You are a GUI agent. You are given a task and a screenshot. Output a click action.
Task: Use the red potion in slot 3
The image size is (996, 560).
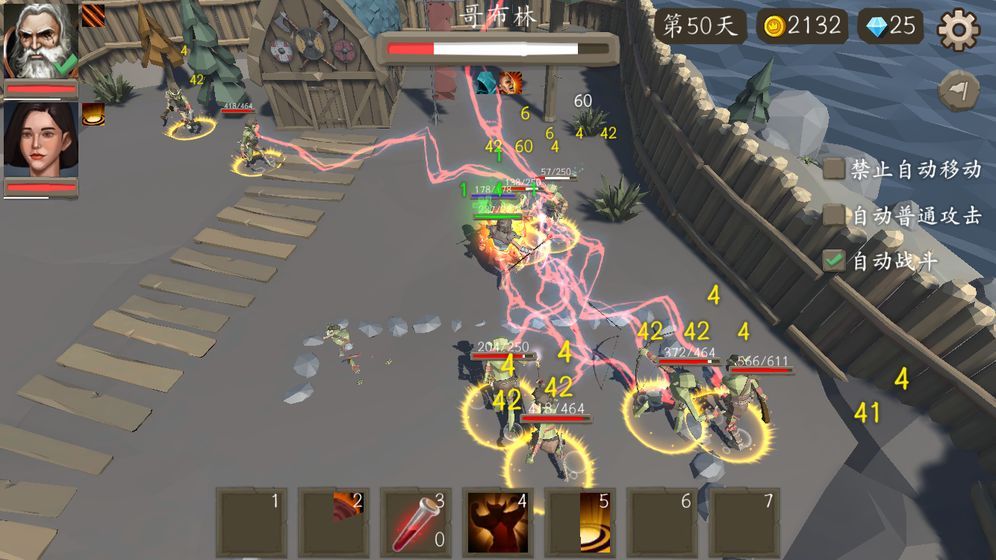tap(415, 523)
